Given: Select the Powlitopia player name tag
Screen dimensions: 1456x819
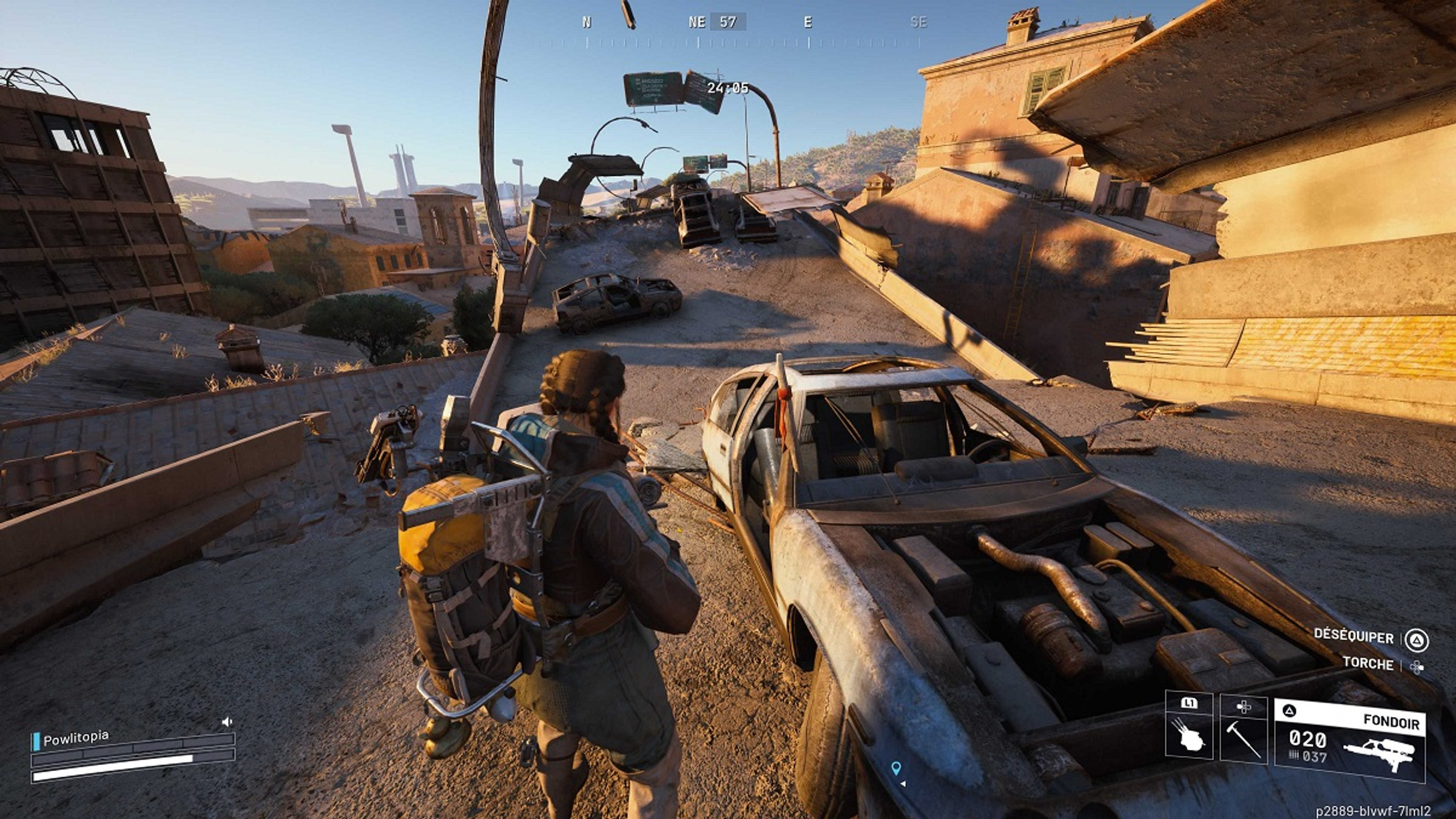Looking at the screenshot, I should click(x=76, y=738).
